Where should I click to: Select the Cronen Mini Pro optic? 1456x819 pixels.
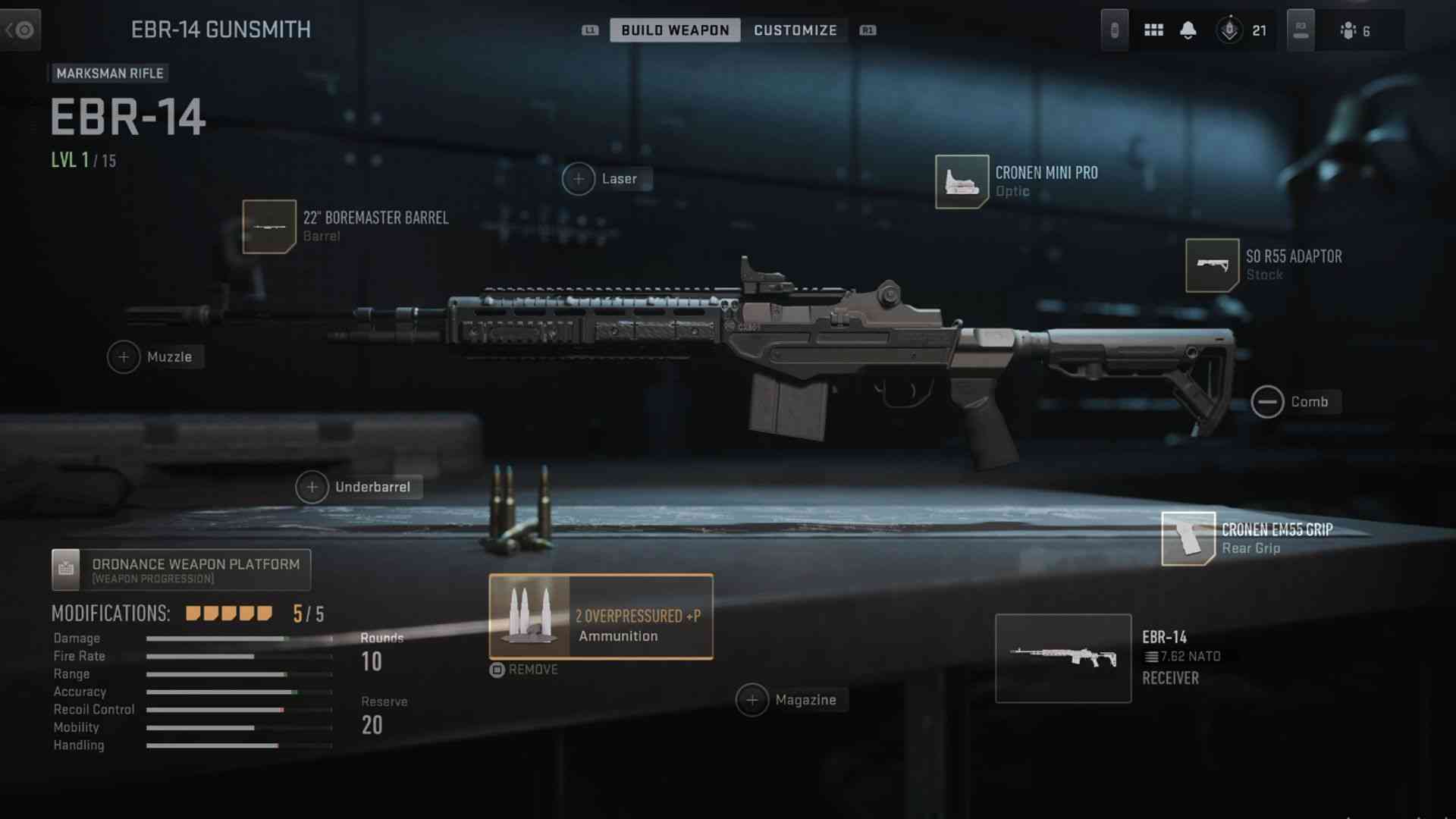pyautogui.click(x=962, y=182)
